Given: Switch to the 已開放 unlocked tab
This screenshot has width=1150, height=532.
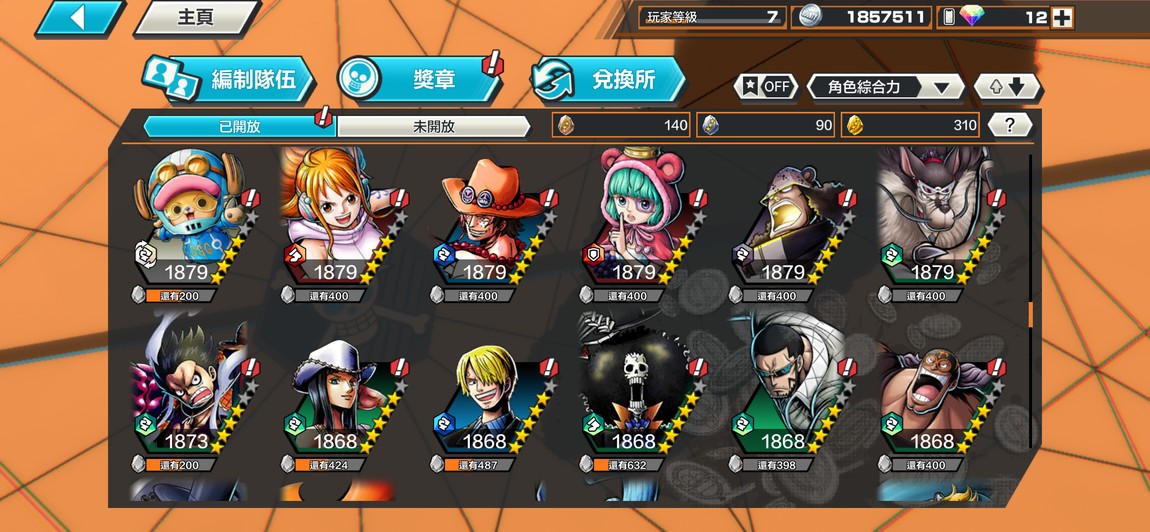Looking at the screenshot, I should coord(238,126).
